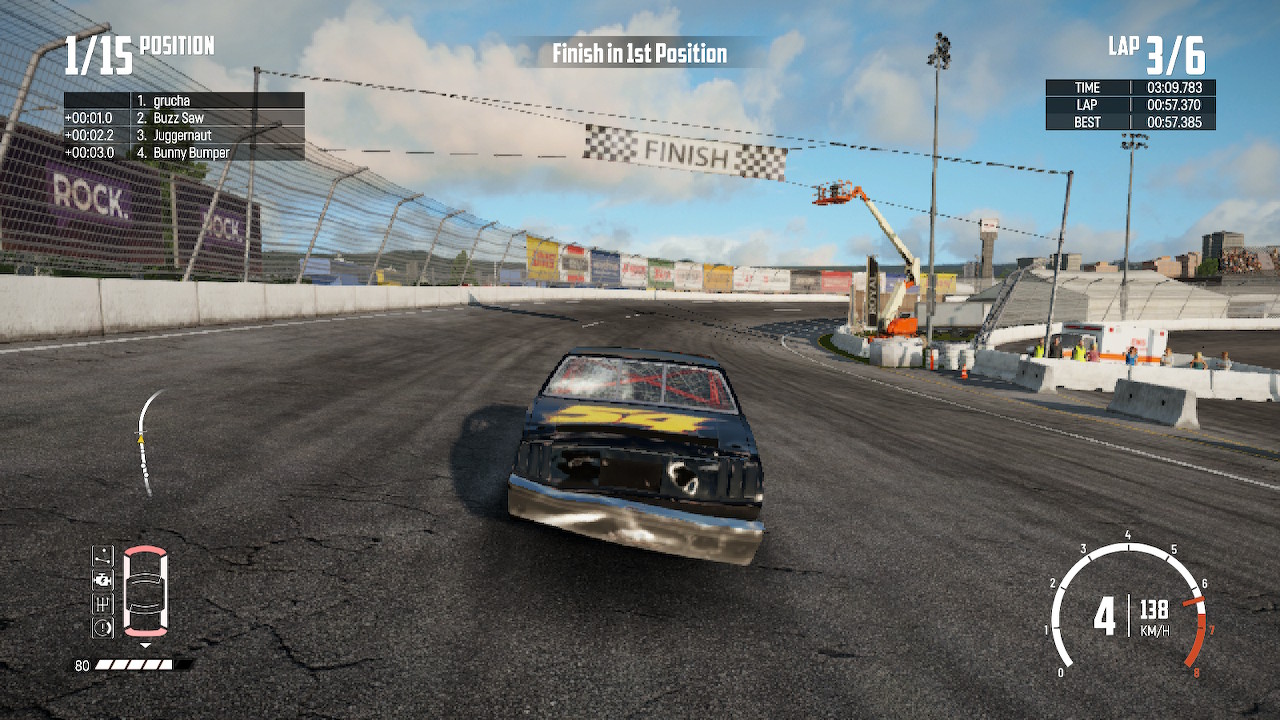Toggle the front bumper damage highlight
Image resolution: width=1280 pixels, height=720 pixels.
pos(145,551)
